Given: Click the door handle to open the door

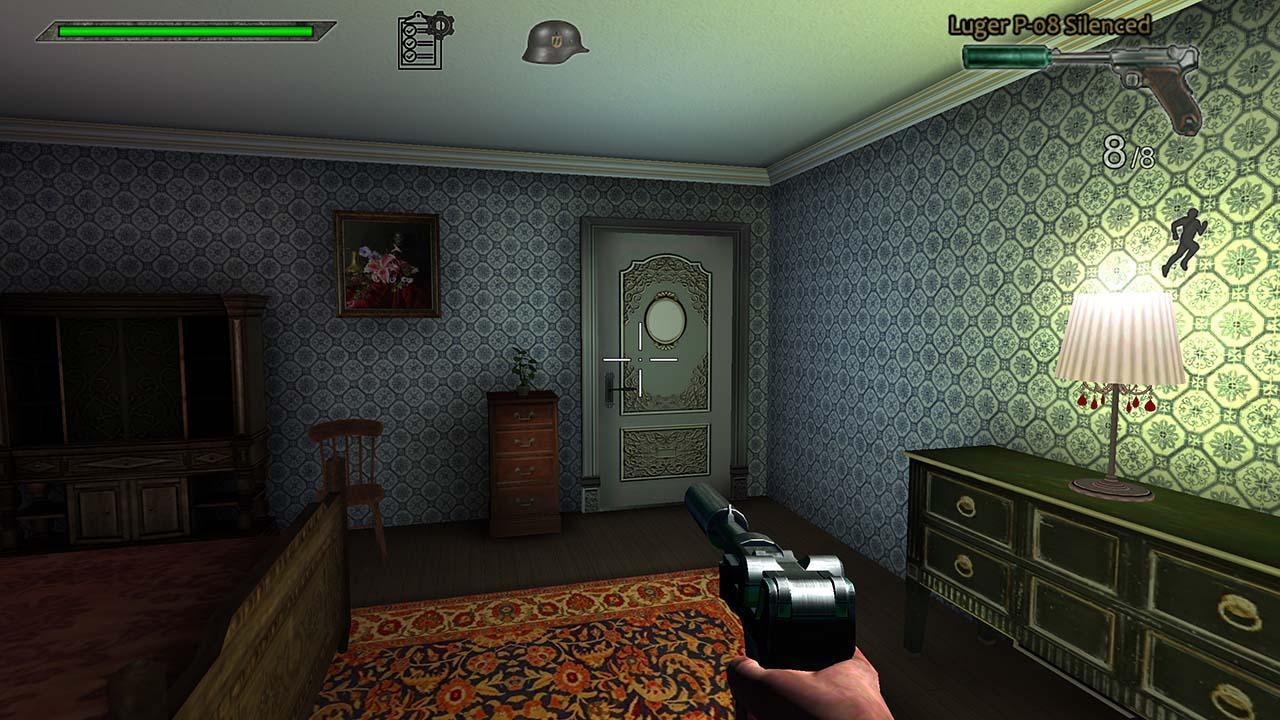Looking at the screenshot, I should pos(610,388).
